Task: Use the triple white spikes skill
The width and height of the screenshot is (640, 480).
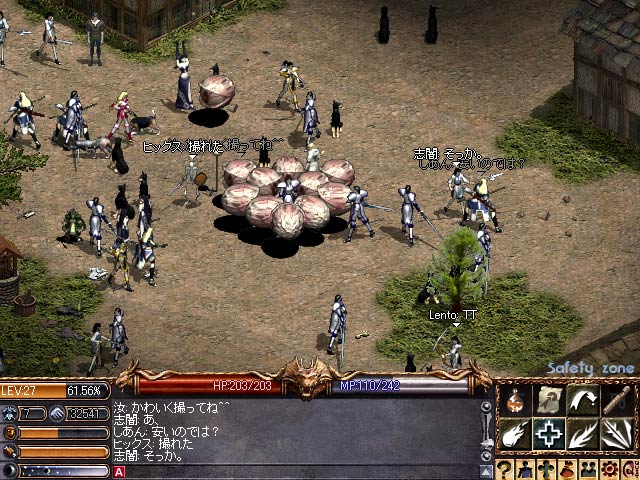Action: click(617, 435)
